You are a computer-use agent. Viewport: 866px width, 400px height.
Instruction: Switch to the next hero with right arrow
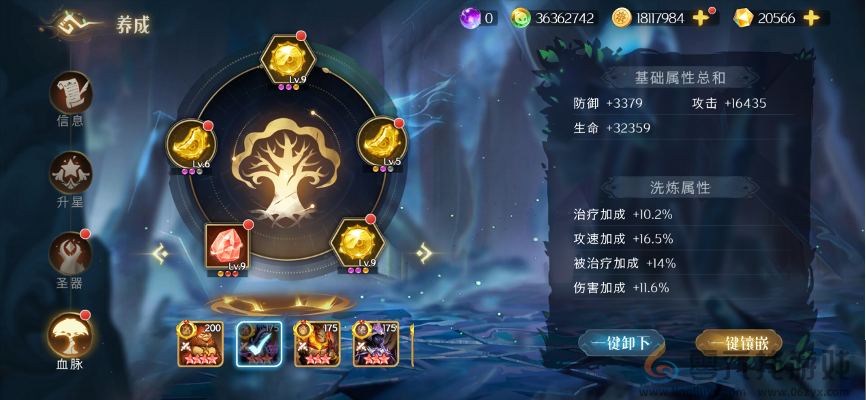[424, 253]
